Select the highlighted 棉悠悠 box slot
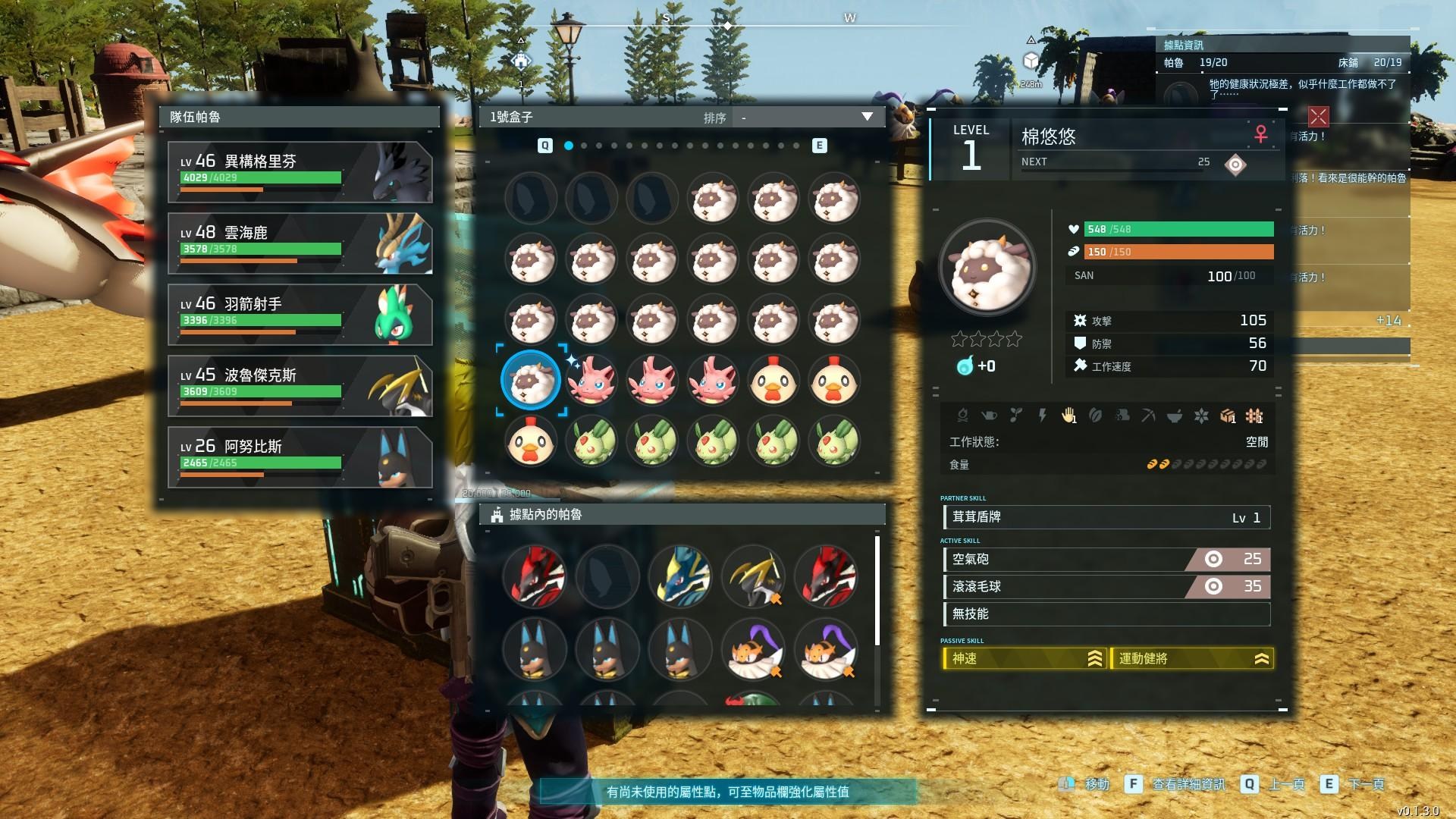 [x=531, y=380]
